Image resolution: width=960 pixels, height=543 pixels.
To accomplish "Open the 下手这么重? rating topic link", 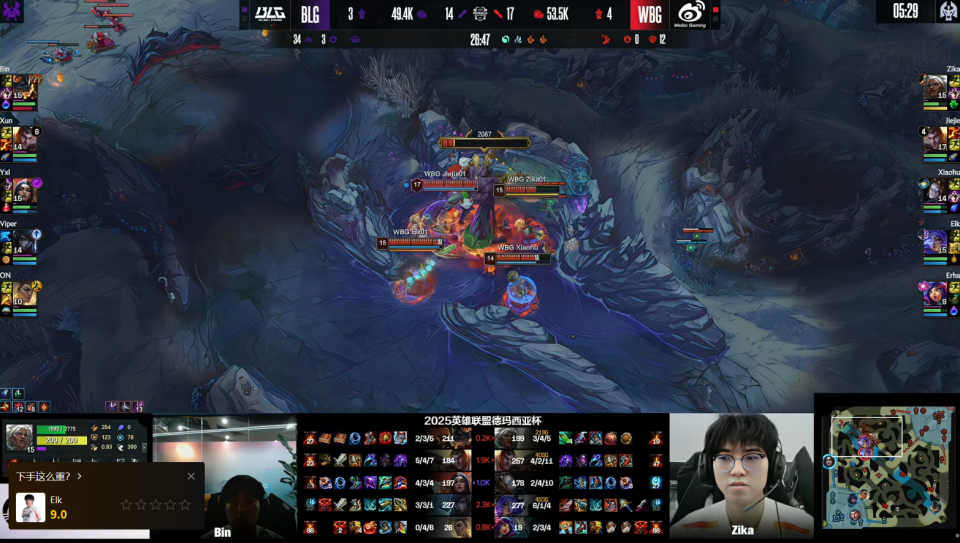I will pos(49,476).
